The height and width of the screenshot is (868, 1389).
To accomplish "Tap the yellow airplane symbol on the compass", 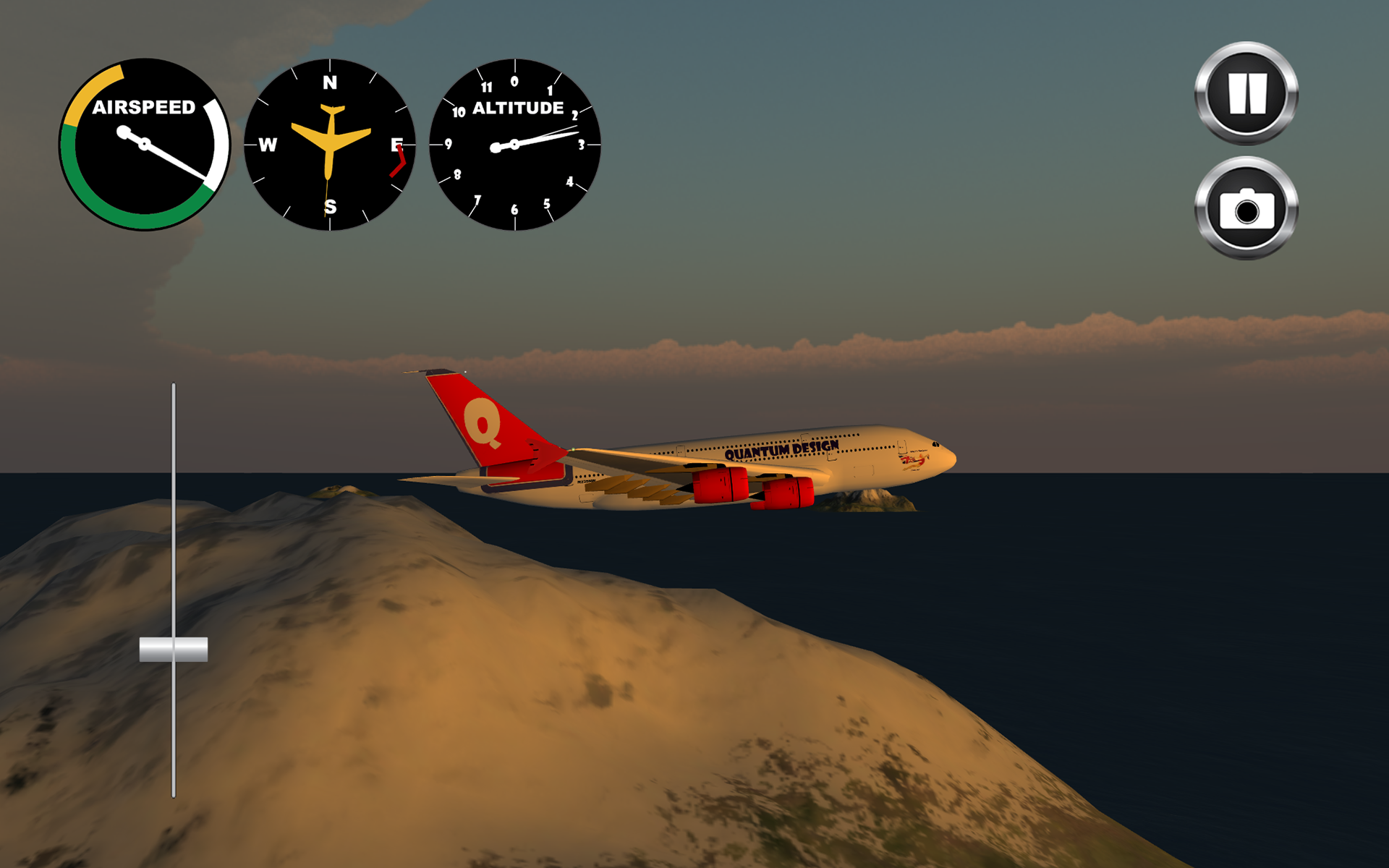I will click(331, 141).
